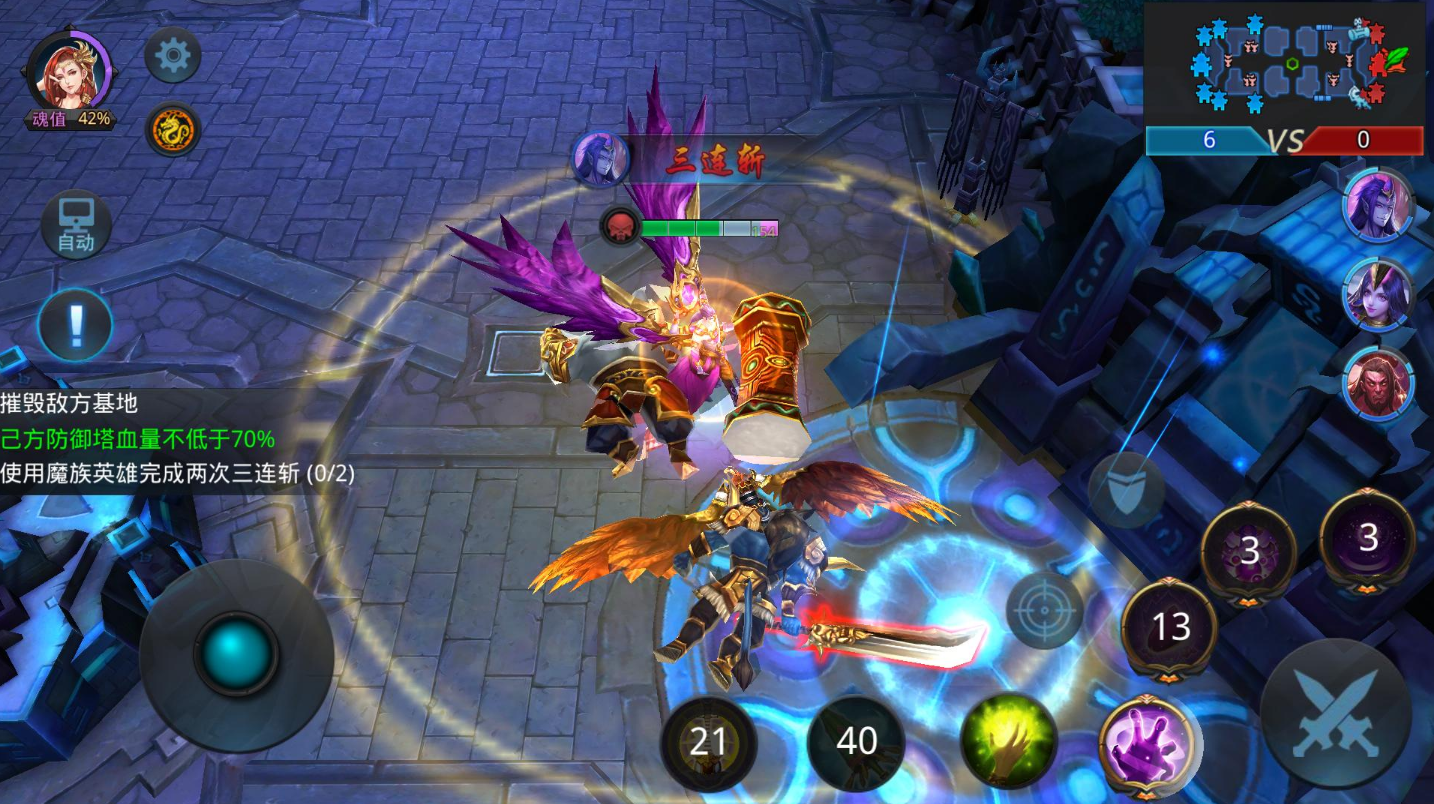Click the crosshair target lock button
1434x804 pixels.
pos(1044,609)
